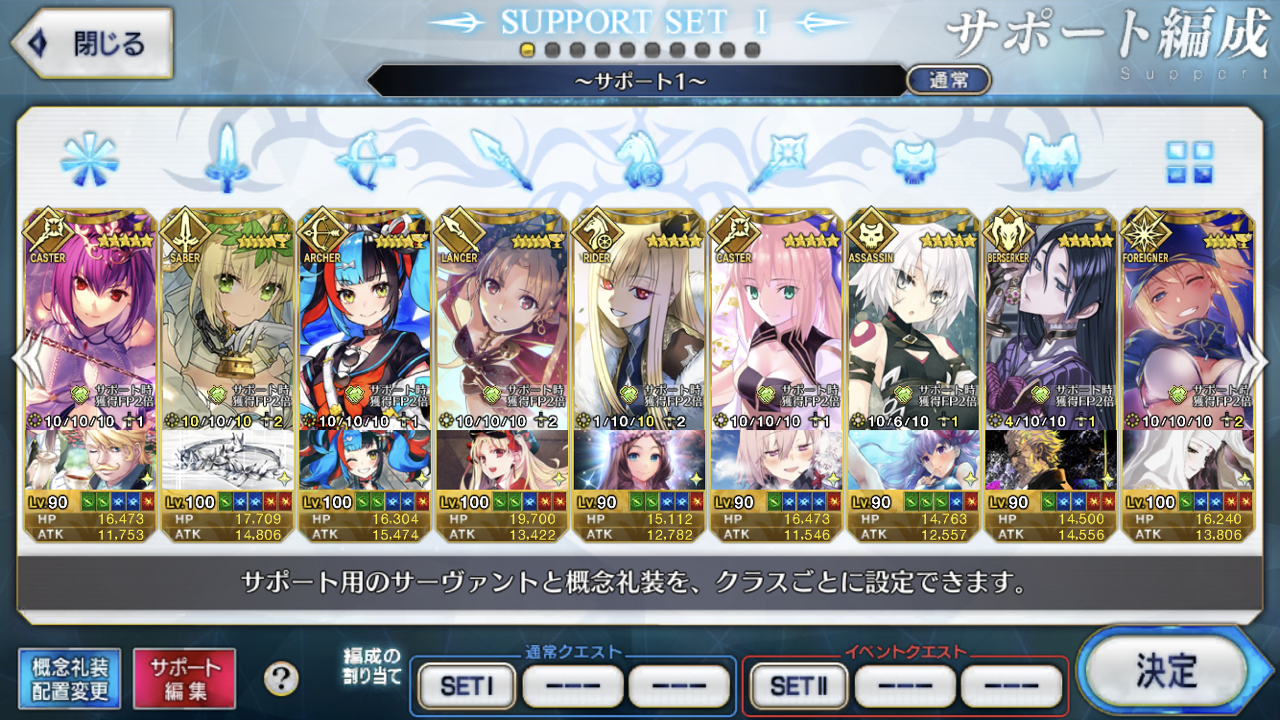Click the 概念礼装配置変更 button
The width and height of the screenshot is (1280, 720).
[70, 679]
